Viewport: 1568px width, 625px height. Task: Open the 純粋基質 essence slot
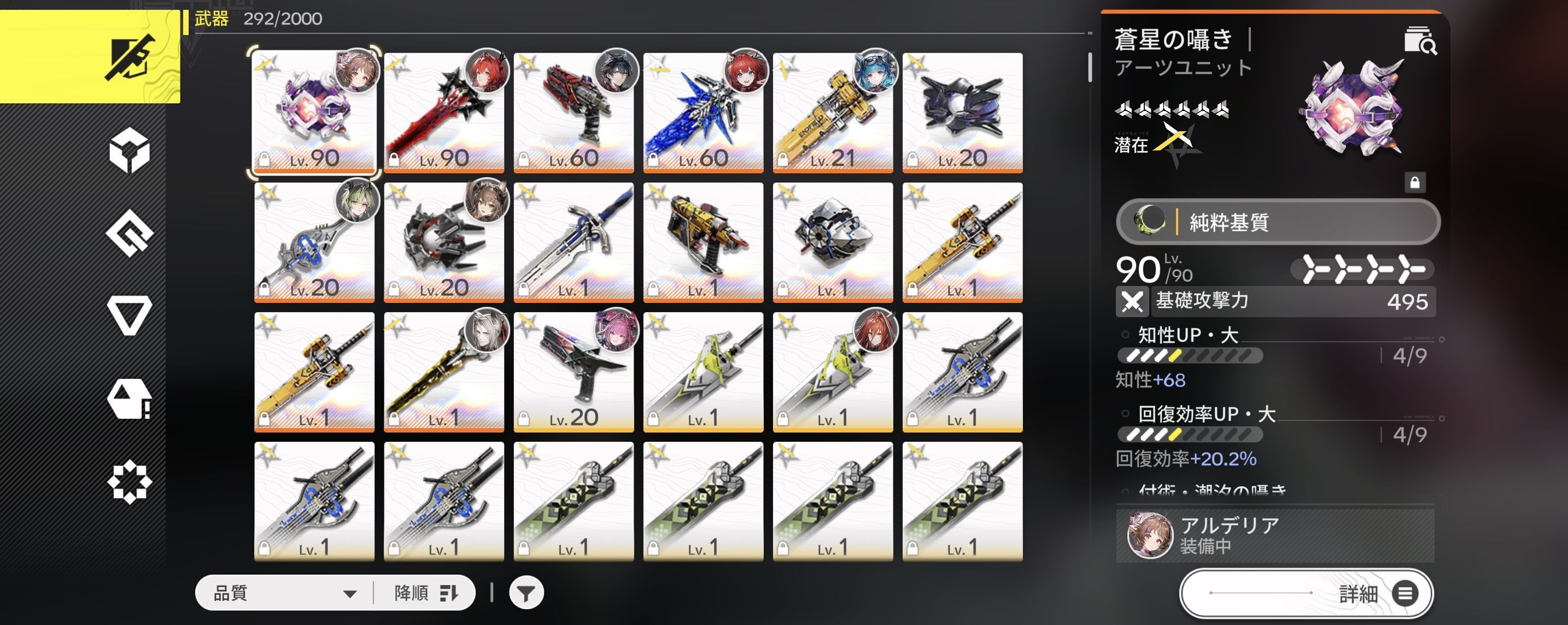tap(1278, 222)
